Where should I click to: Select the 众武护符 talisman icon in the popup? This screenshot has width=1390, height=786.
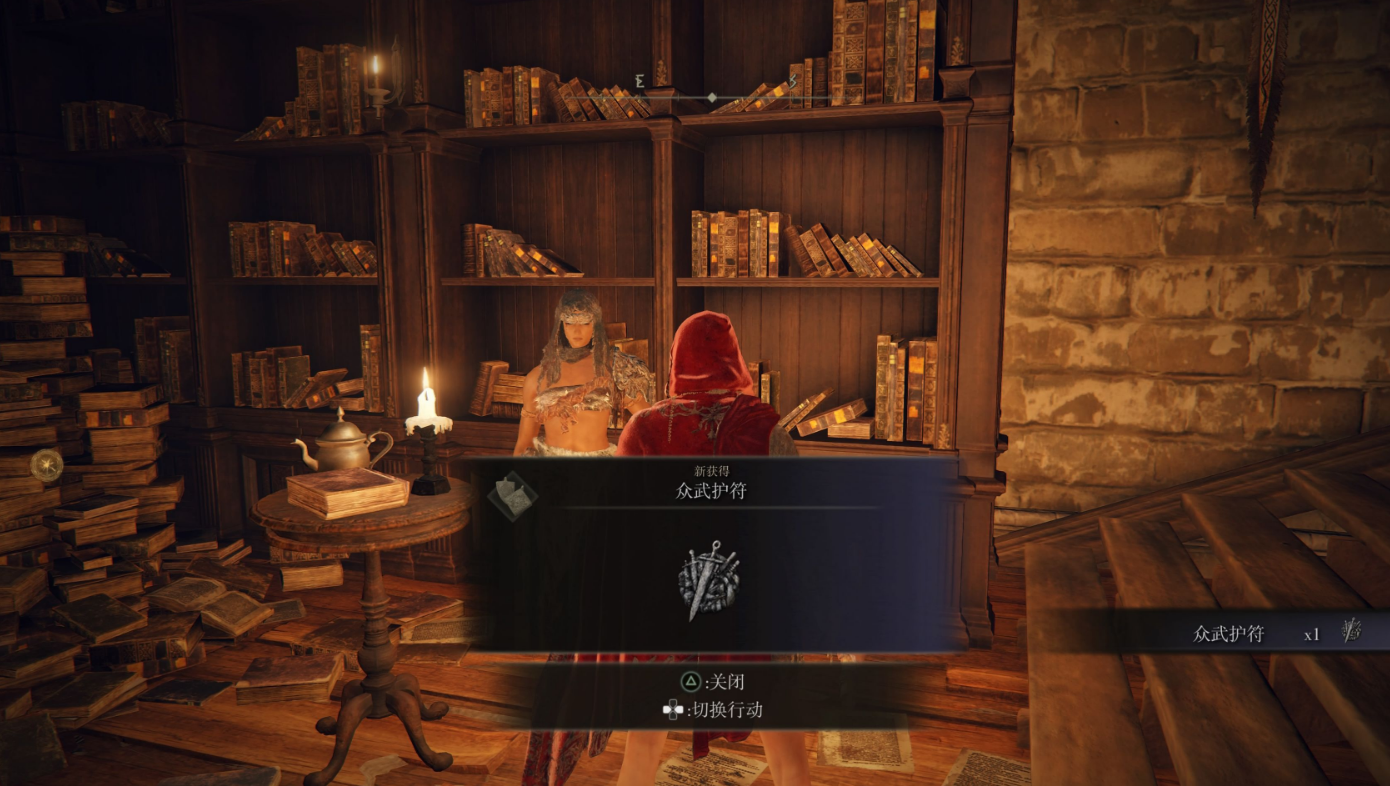pyautogui.click(x=708, y=579)
